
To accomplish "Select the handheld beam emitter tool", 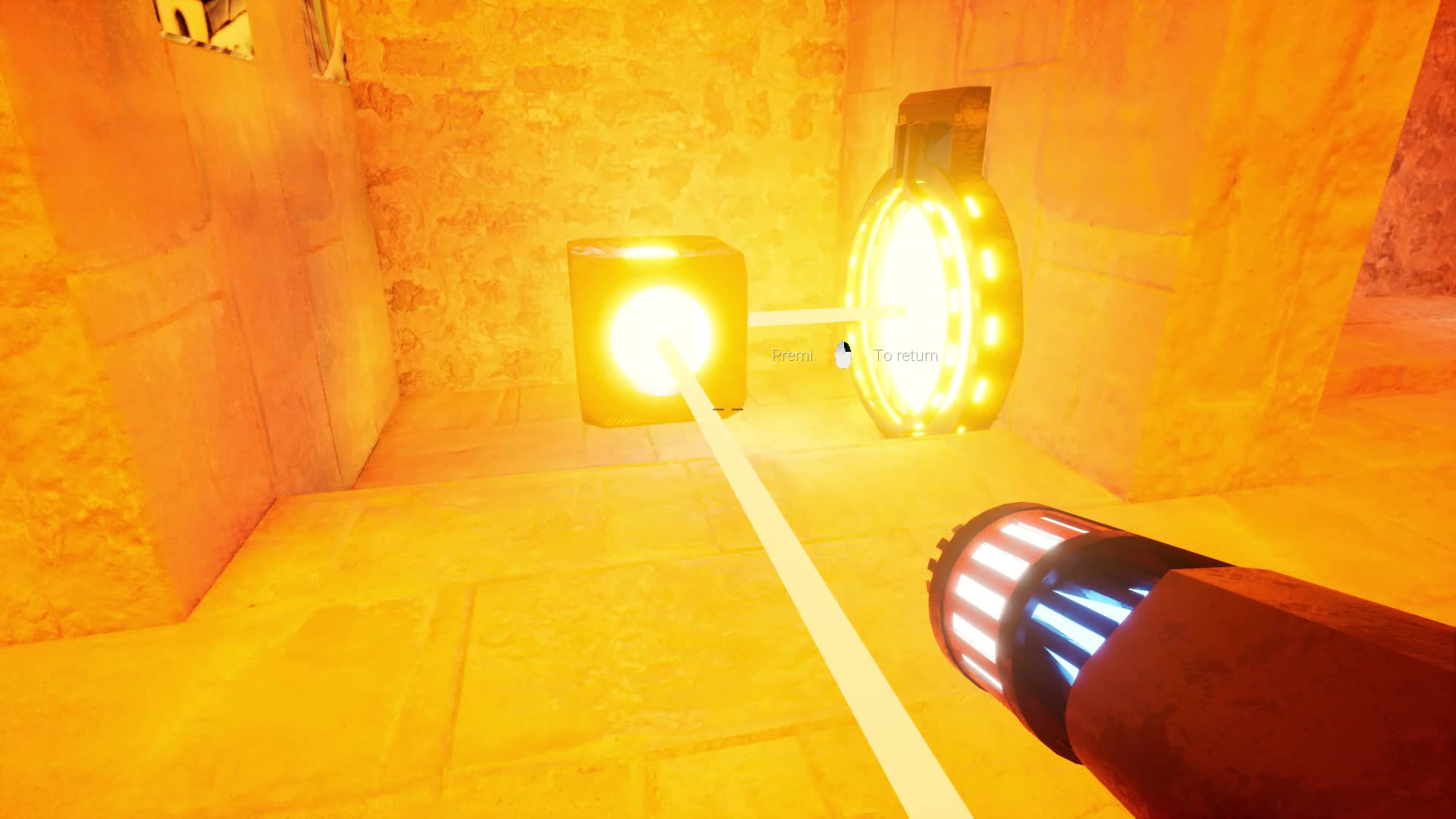I will [x=1137, y=645].
